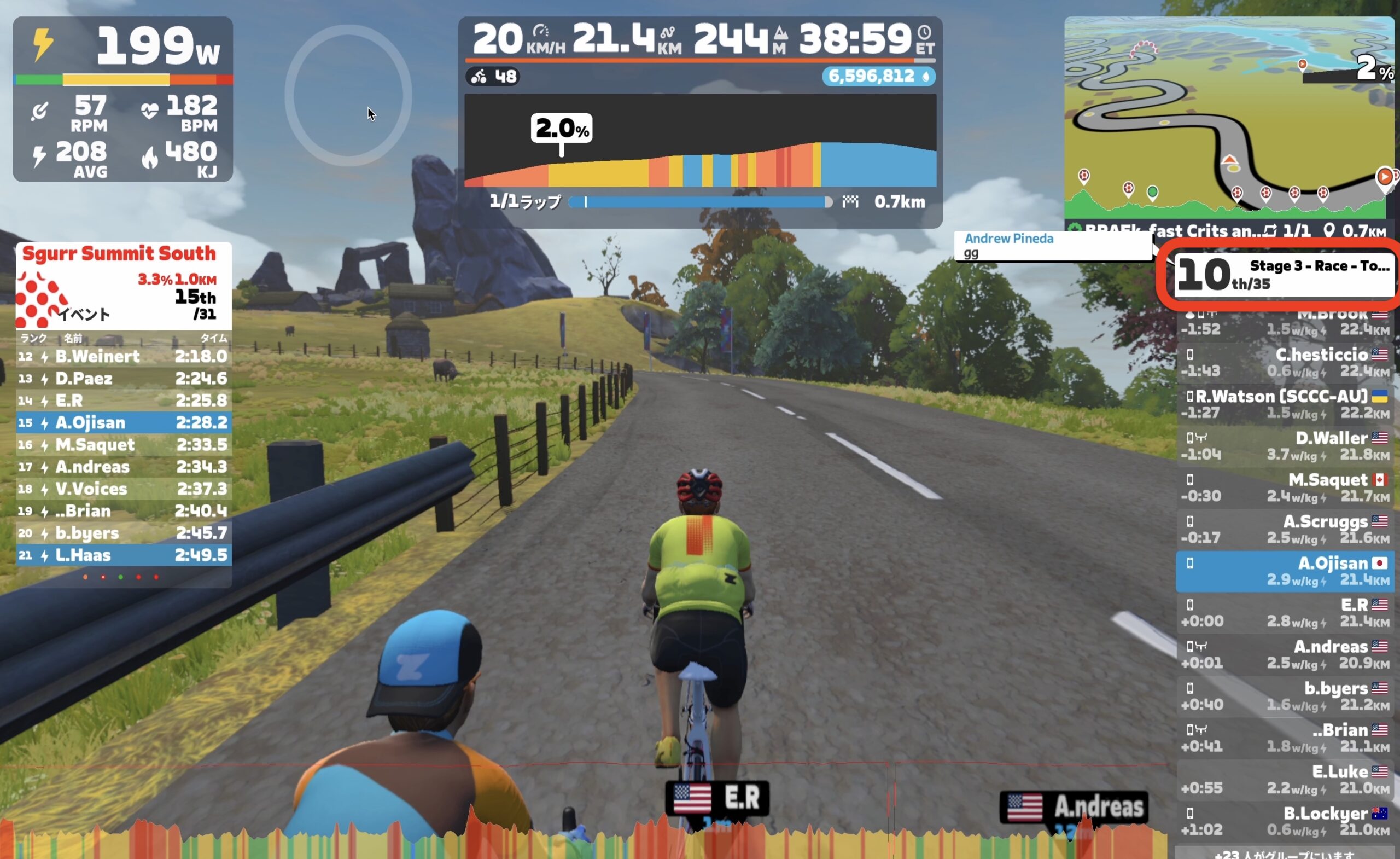The image size is (1400, 859).
Task: Click the 10th/35 race position panel
Action: point(1283,275)
